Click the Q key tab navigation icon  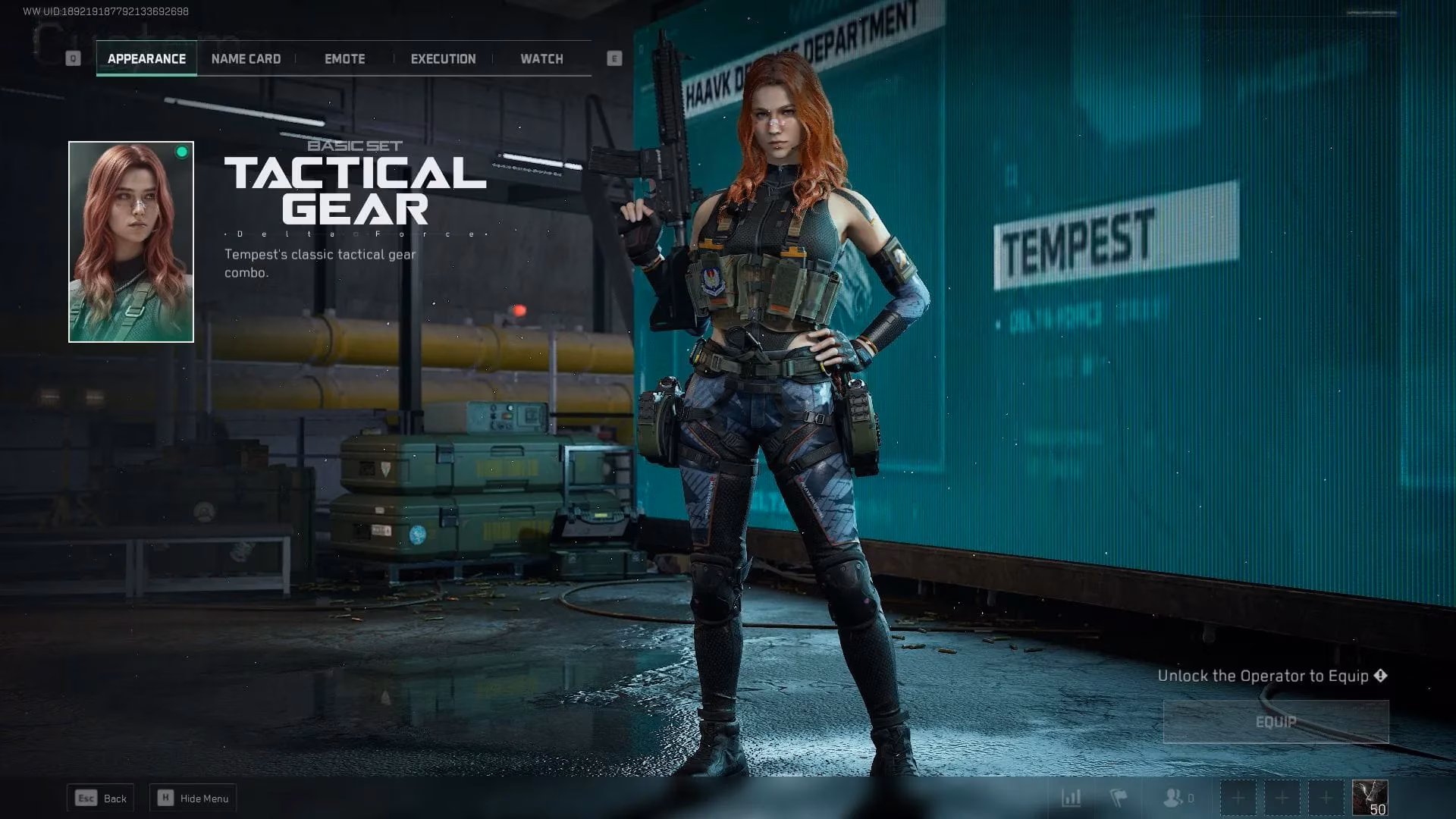[x=73, y=57]
